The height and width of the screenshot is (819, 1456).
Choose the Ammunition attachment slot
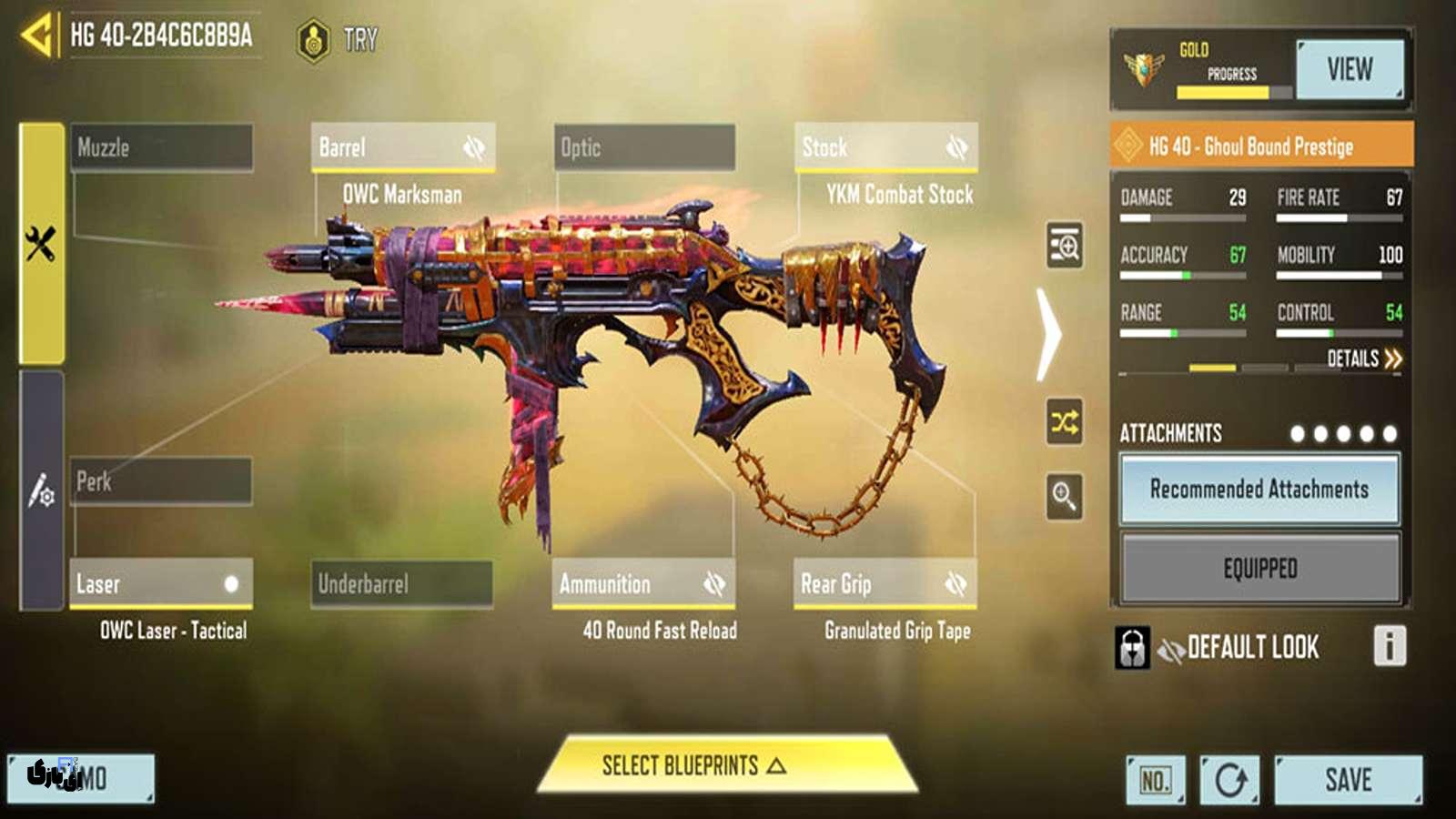643,584
